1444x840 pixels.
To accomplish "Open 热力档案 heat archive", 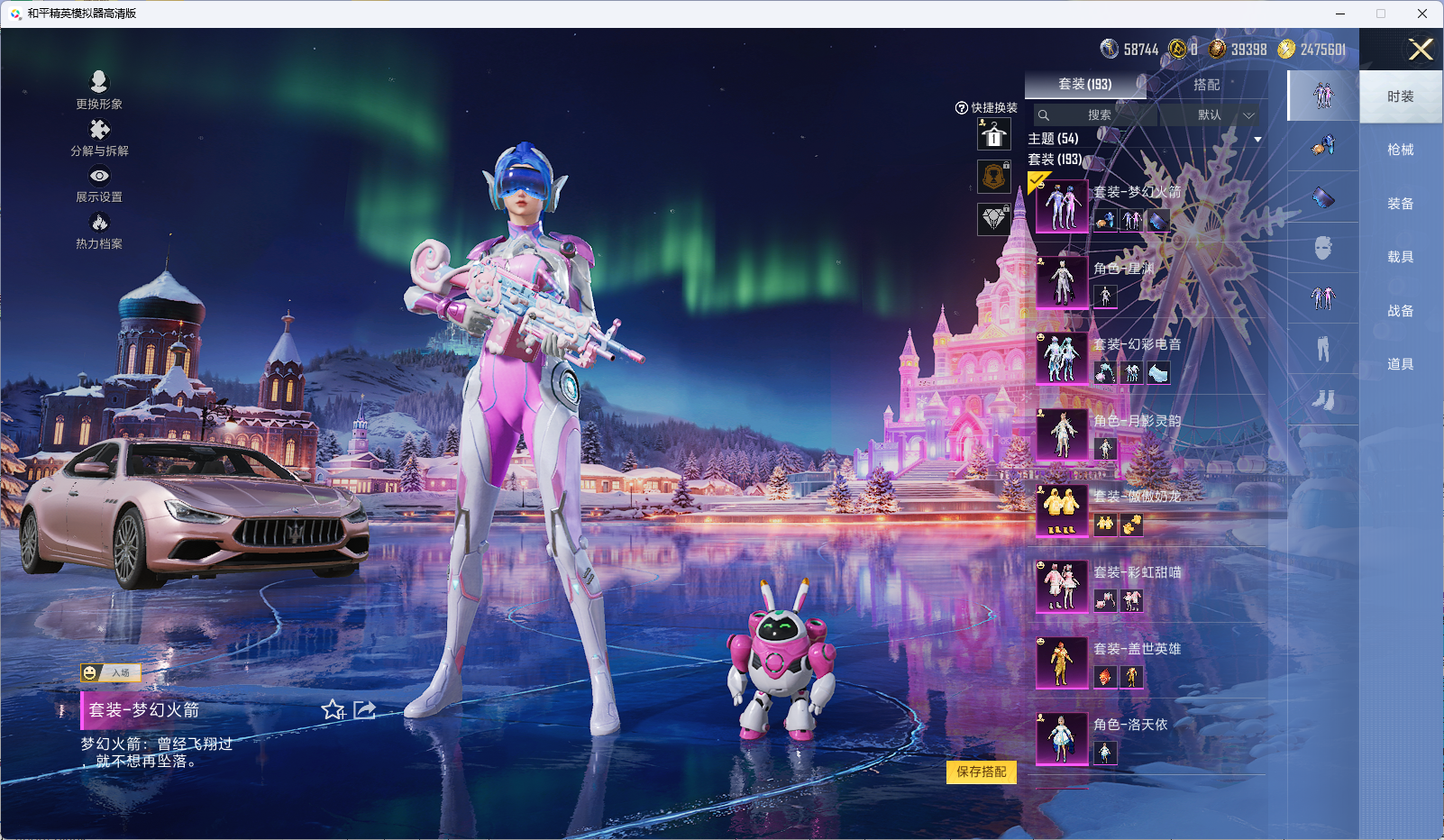I will point(99,230).
